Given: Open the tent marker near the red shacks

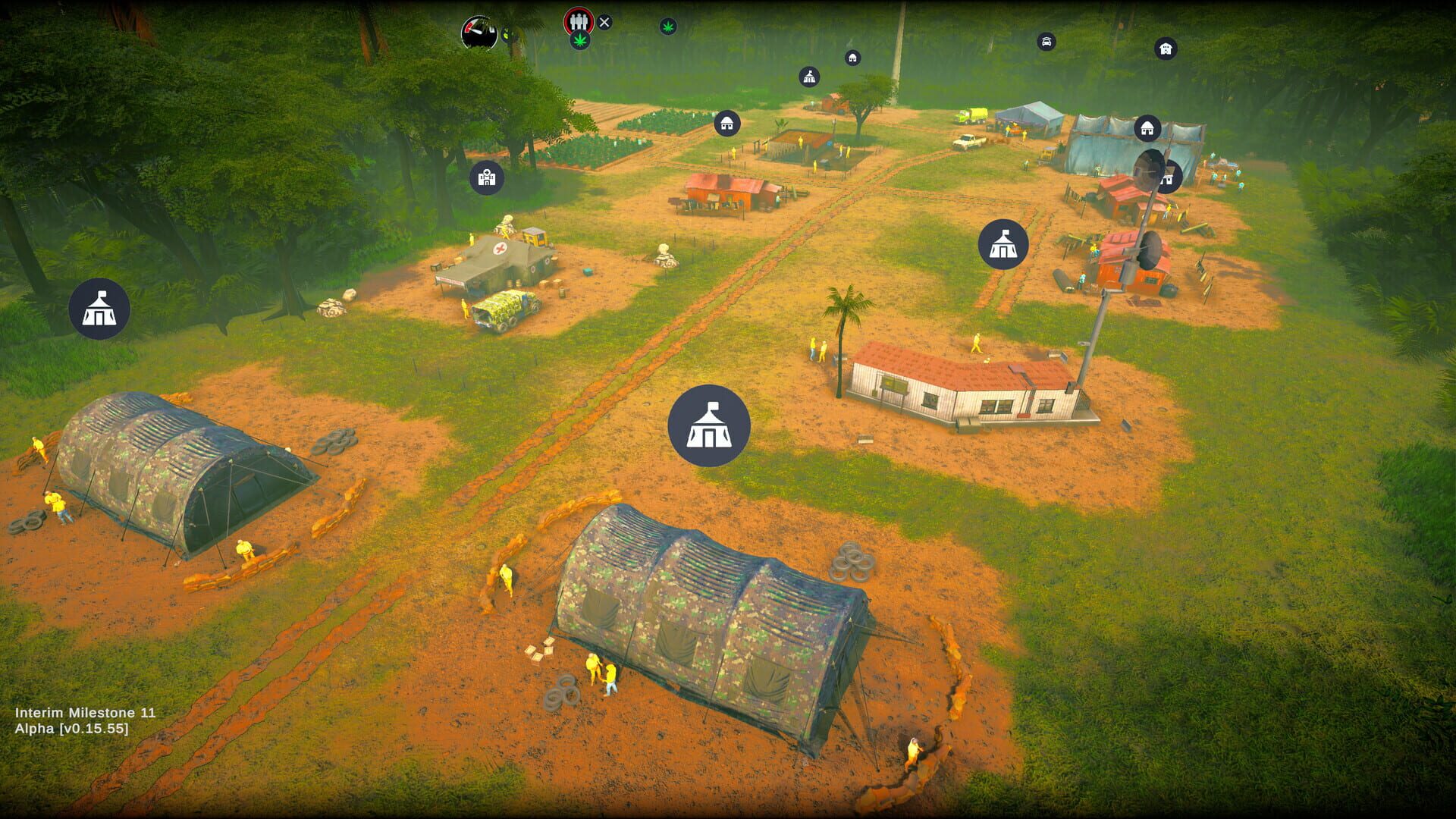Looking at the screenshot, I should tap(1004, 246).
